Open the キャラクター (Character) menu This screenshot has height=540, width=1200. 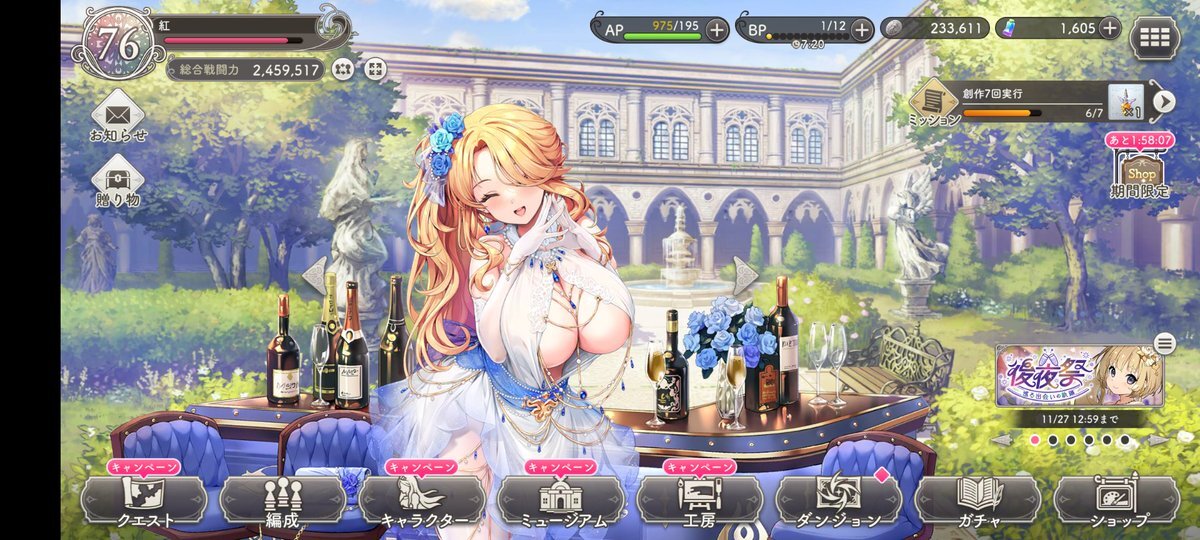coord(422,499)
